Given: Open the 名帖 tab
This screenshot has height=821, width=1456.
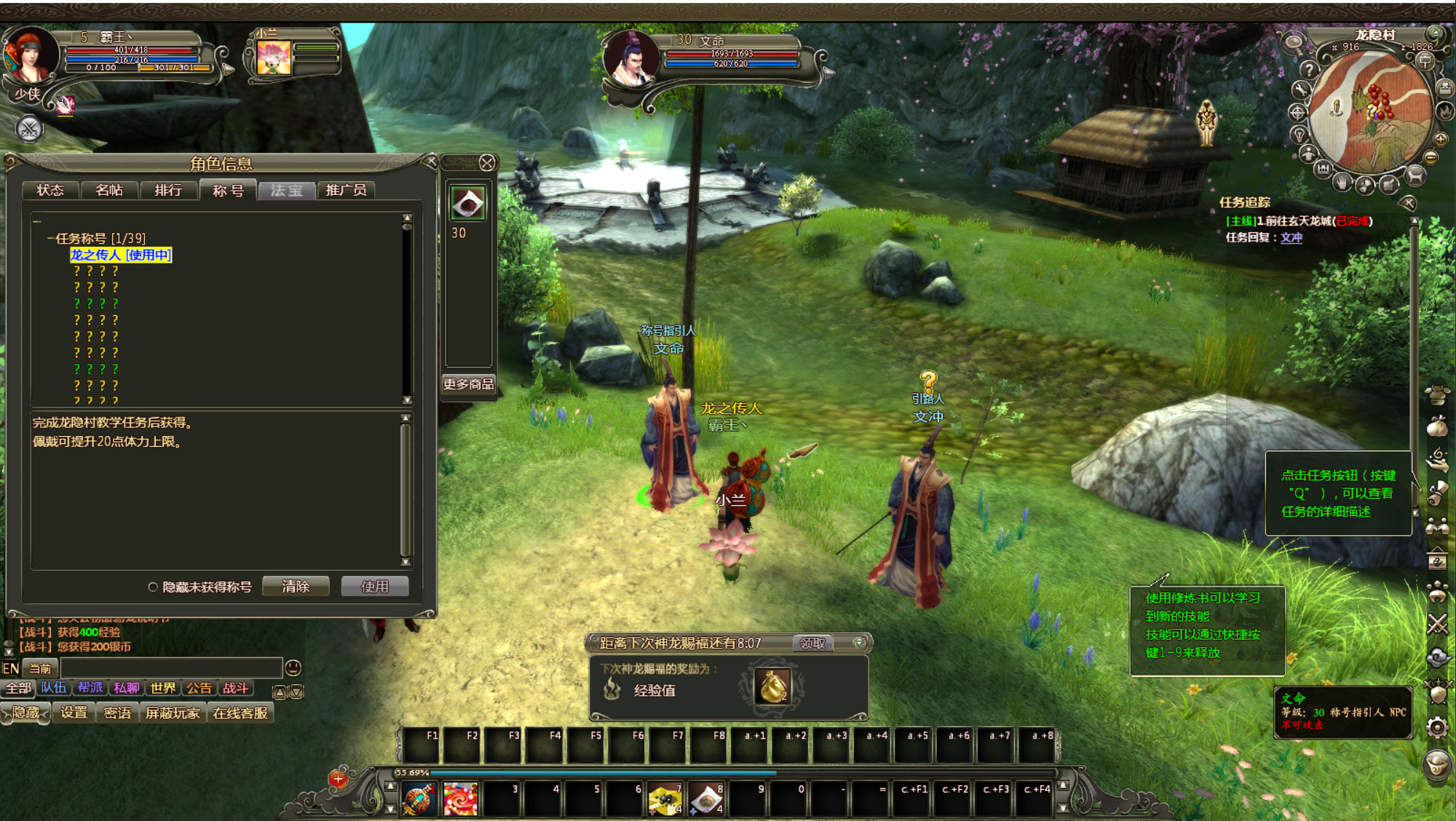Looking at the screenshot, I should 109,191.
